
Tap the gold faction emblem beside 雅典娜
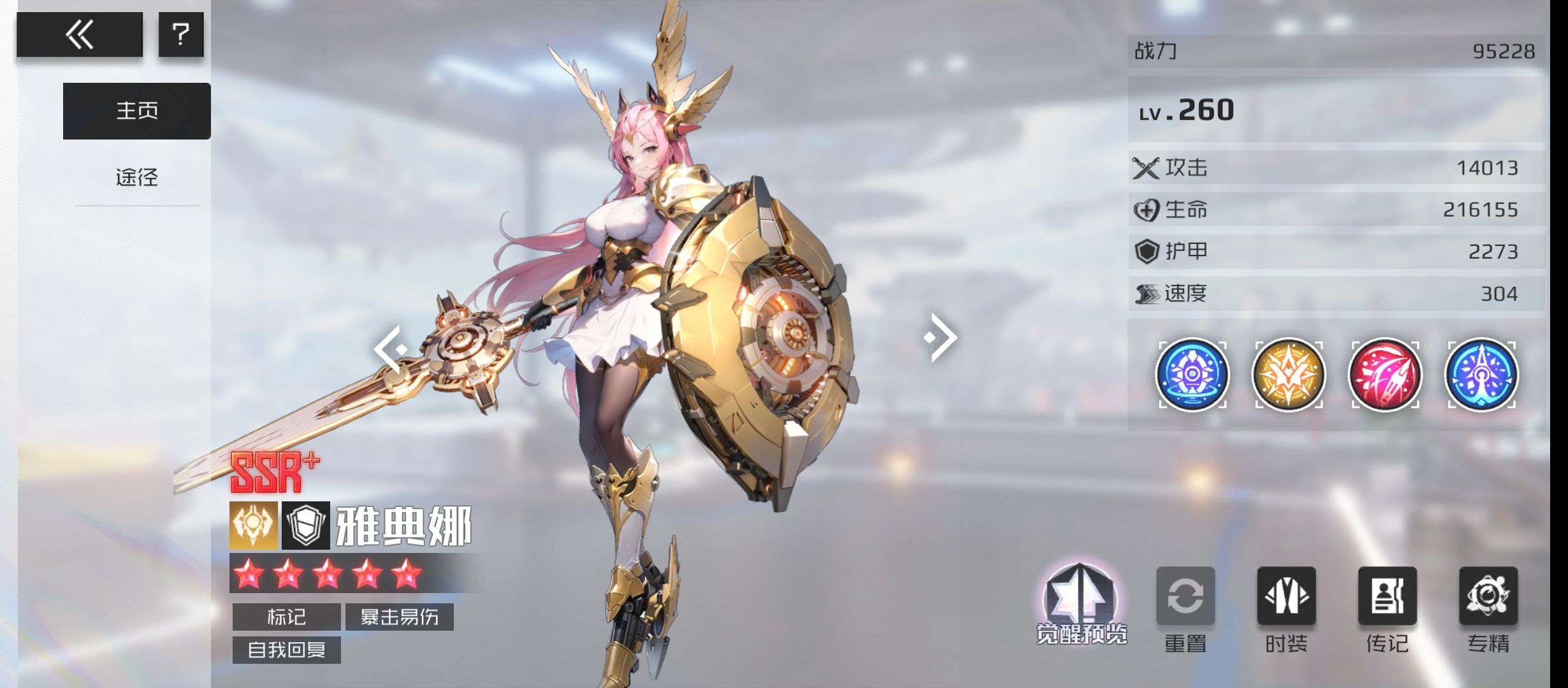[254, 526]
